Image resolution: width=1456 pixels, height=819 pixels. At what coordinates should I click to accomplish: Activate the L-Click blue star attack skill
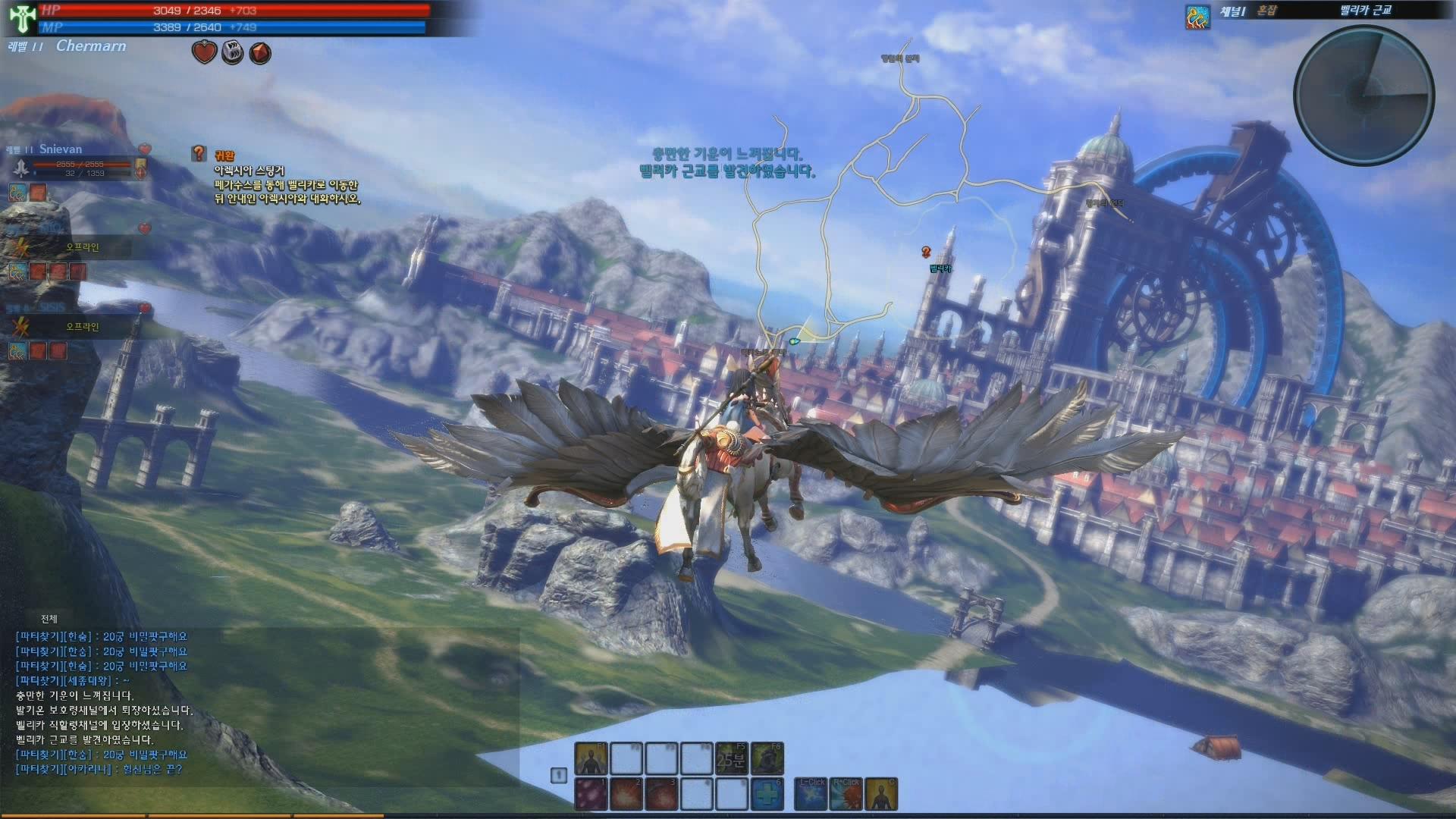811,794
